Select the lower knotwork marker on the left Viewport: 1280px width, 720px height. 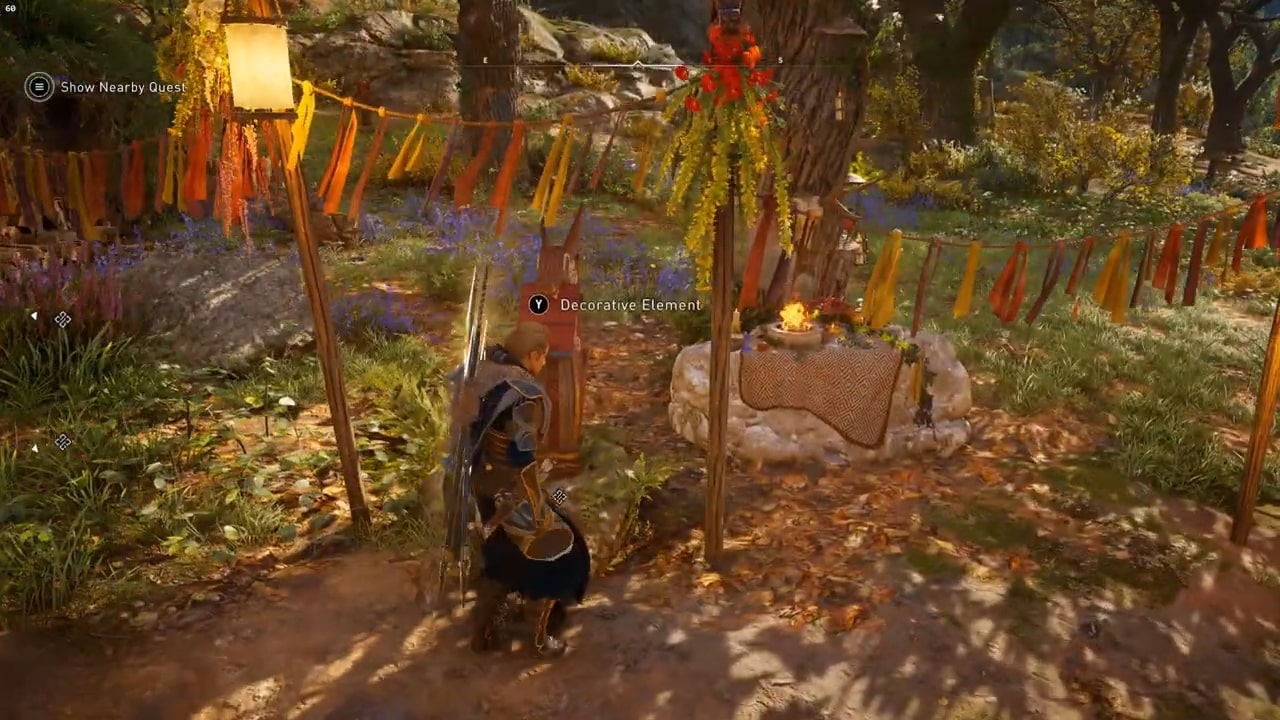coord(63,442)
